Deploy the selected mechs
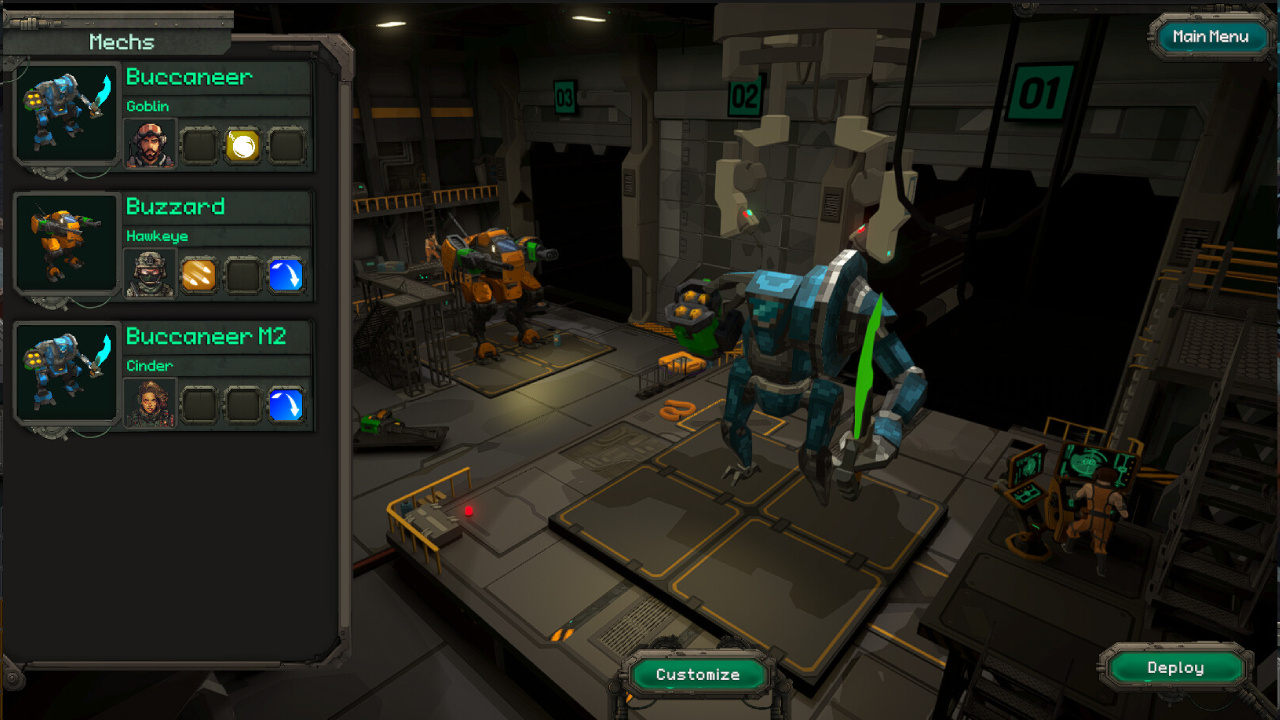This screenshot has width=1280, height=720. [x=1175, y=668]
